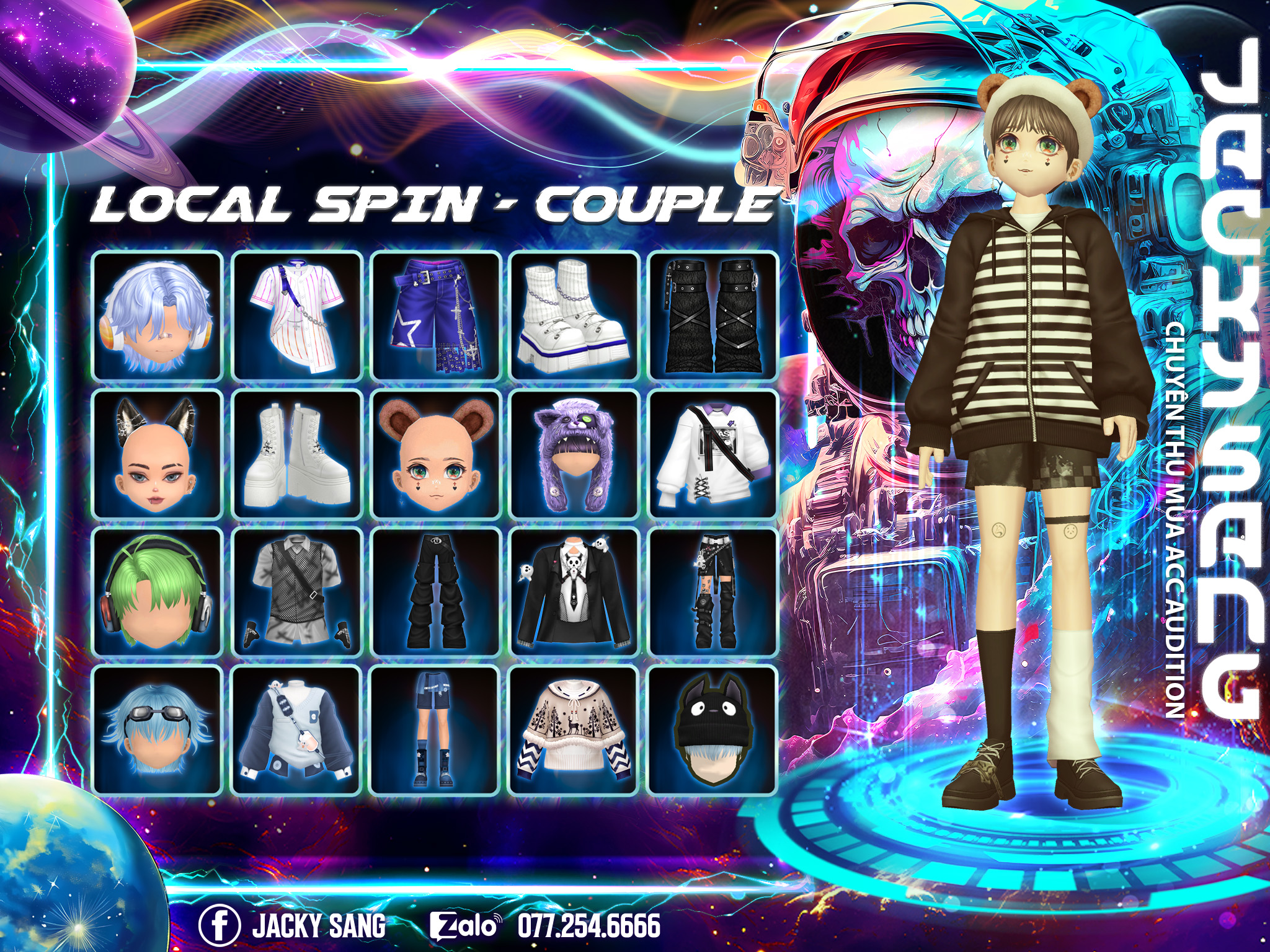Select the purple furry monster hat
Viewport: 1270px width, 952px height.
click(x=574, y=454)
